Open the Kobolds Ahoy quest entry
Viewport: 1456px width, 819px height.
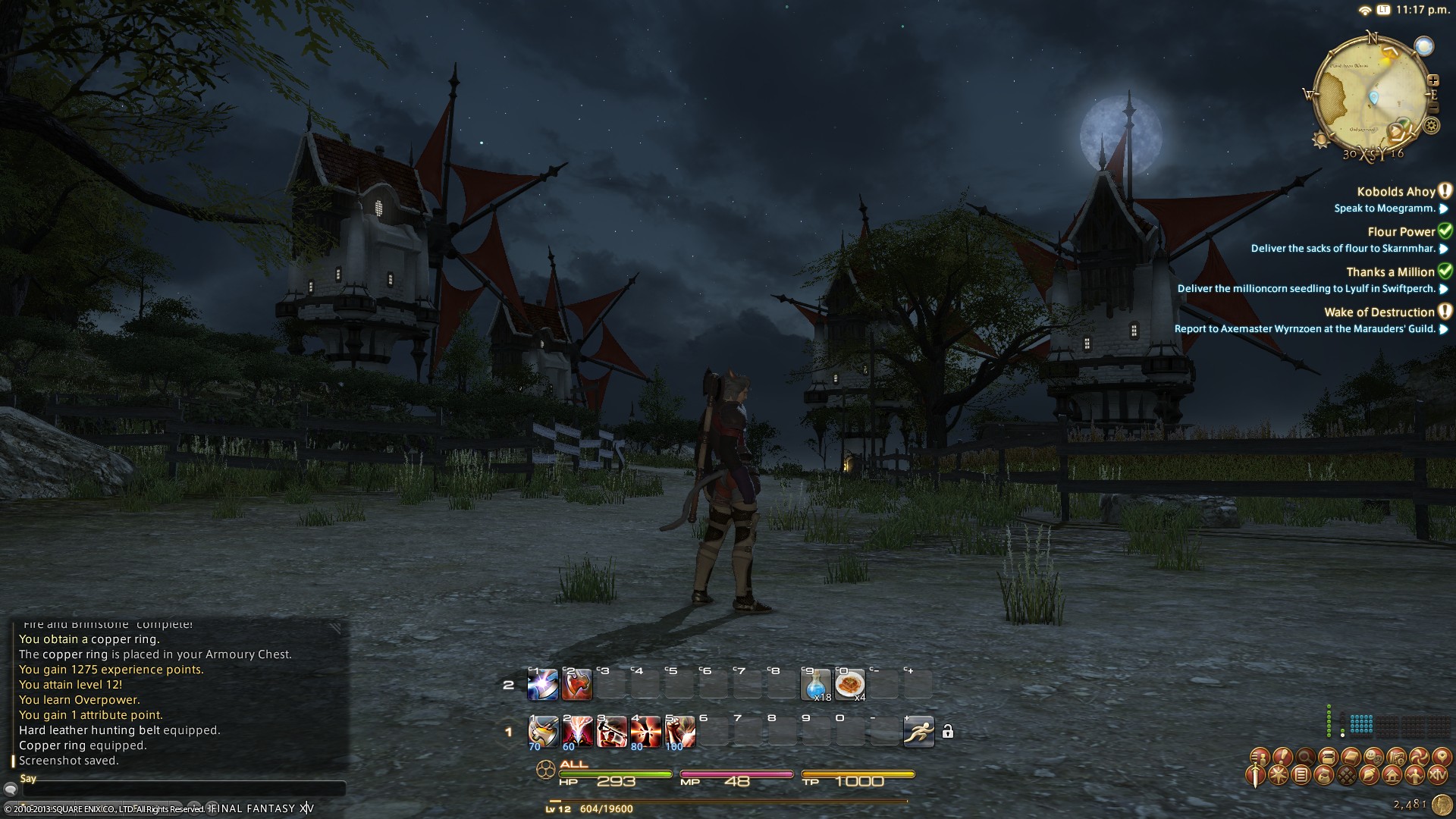pos(1396,192)
